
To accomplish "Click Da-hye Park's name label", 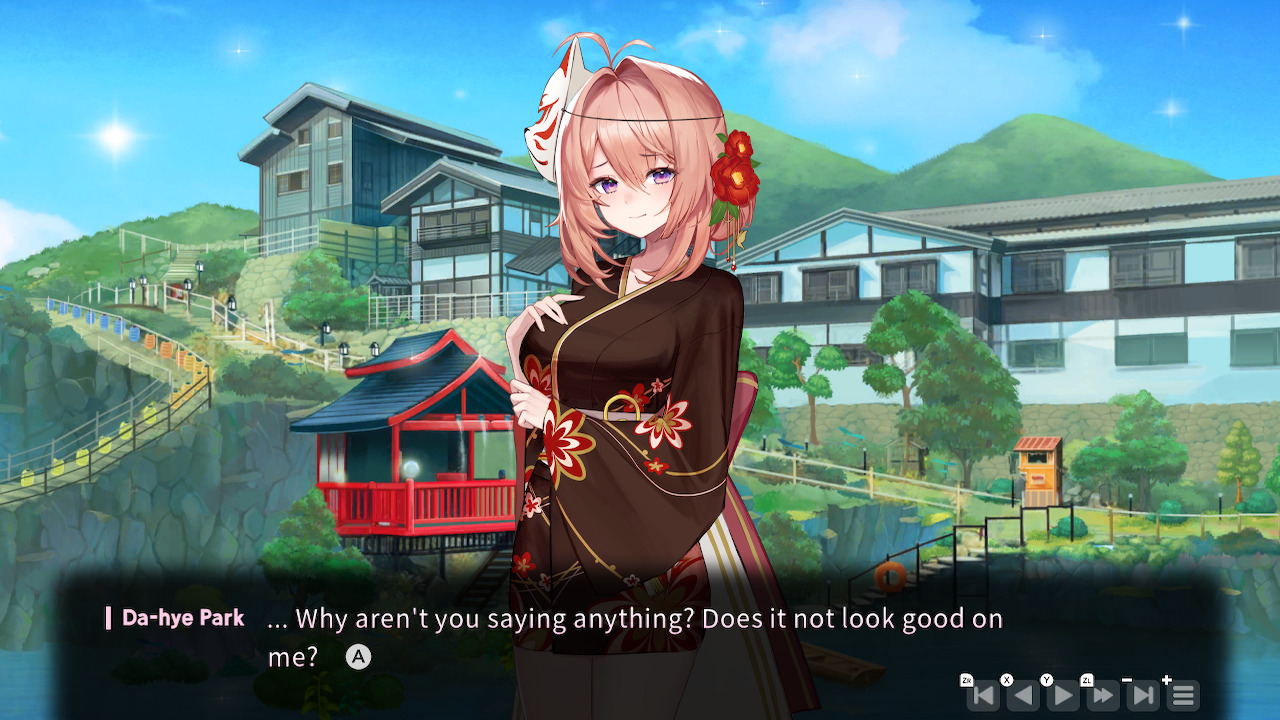I will (182, 618).
